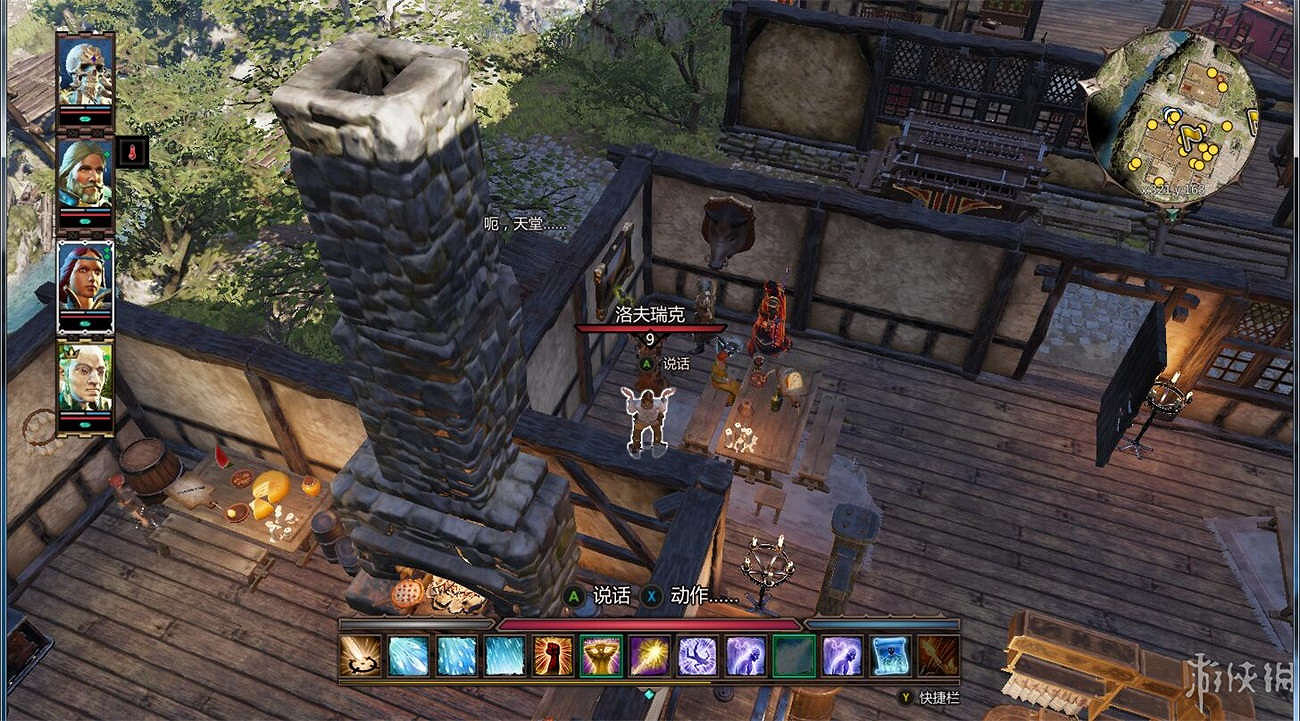This screenshot has height=721, width=1300.
Task: Activate the golden flexing arms skill
Action: pos(601,656)
